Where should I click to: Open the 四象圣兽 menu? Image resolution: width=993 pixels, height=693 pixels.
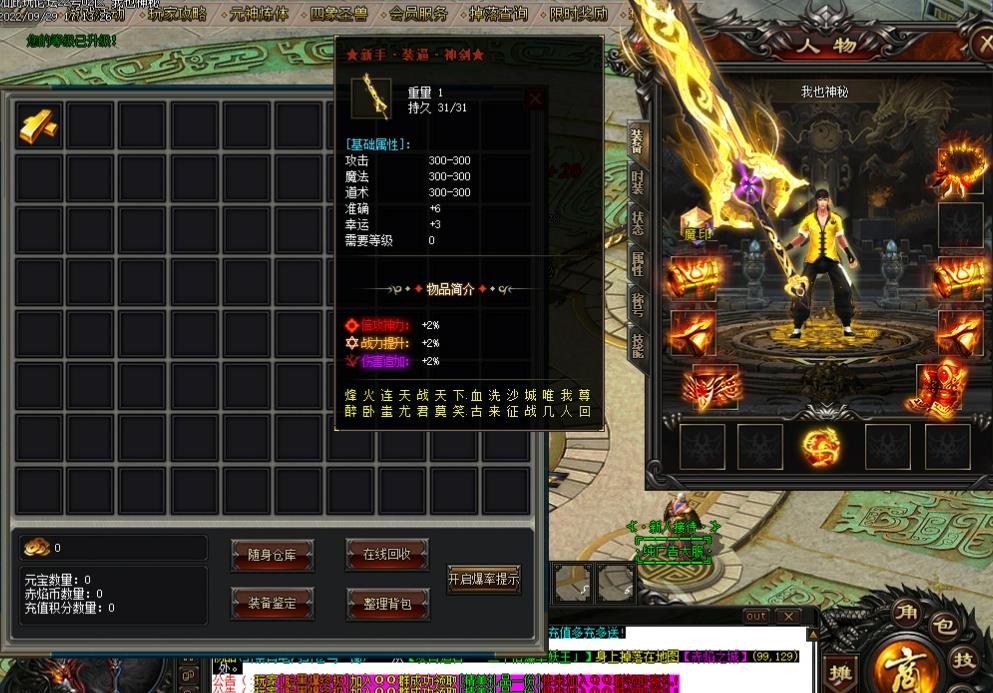pos(339,14)
